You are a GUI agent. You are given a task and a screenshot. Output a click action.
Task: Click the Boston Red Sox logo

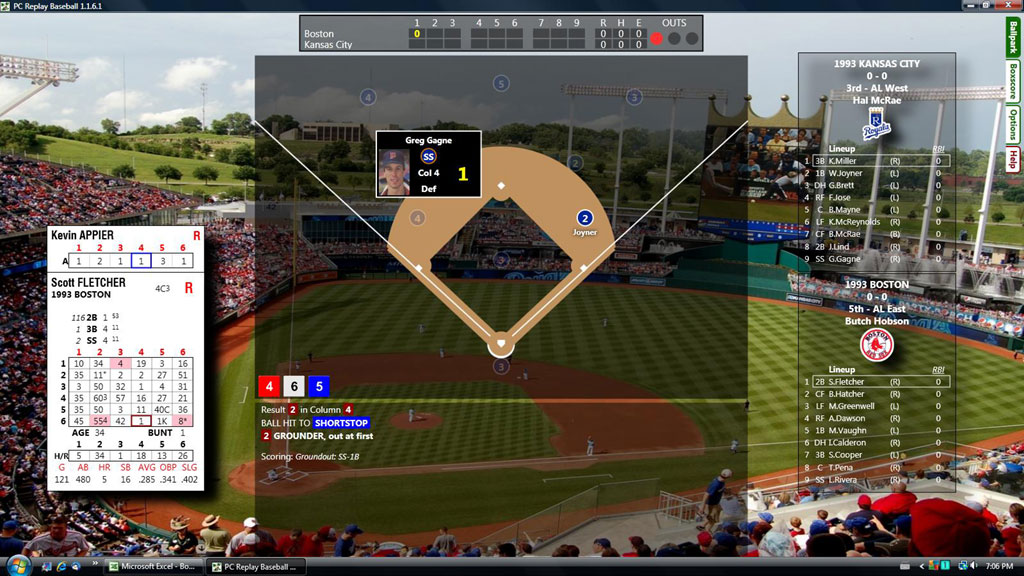876,345
